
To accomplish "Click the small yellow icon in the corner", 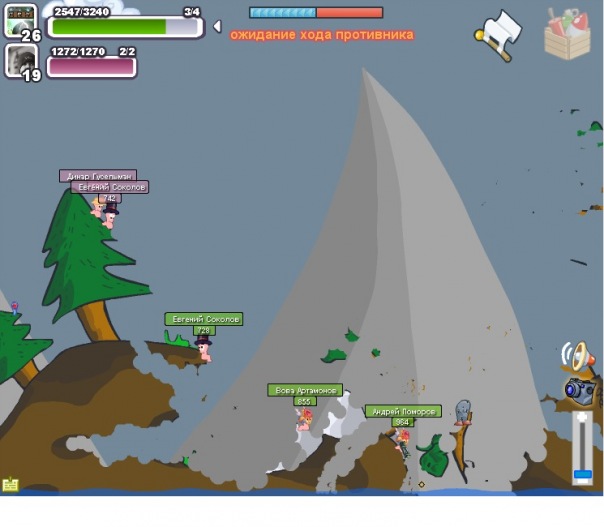I will pos(11,485).
